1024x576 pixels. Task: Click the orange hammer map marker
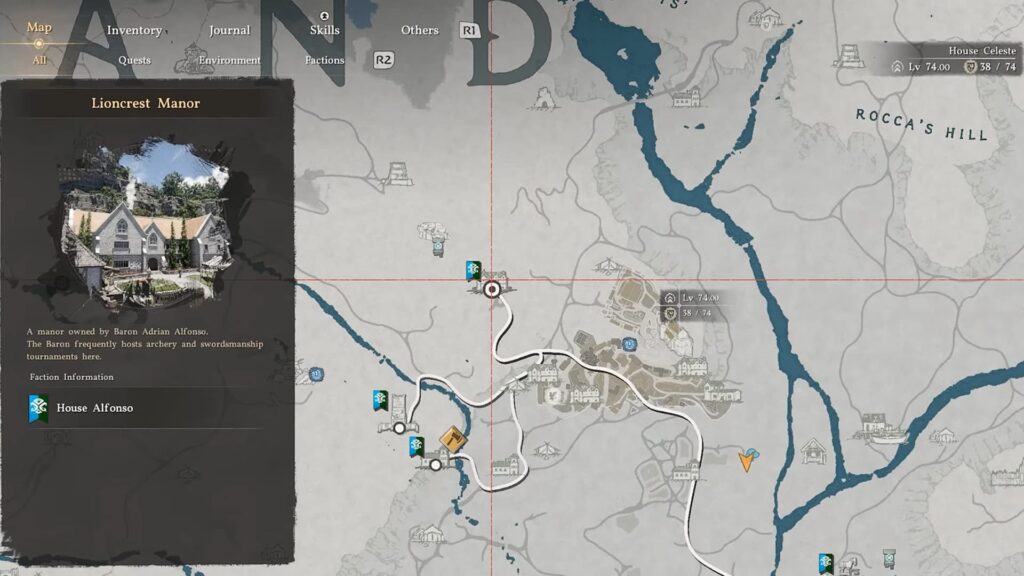454,440
